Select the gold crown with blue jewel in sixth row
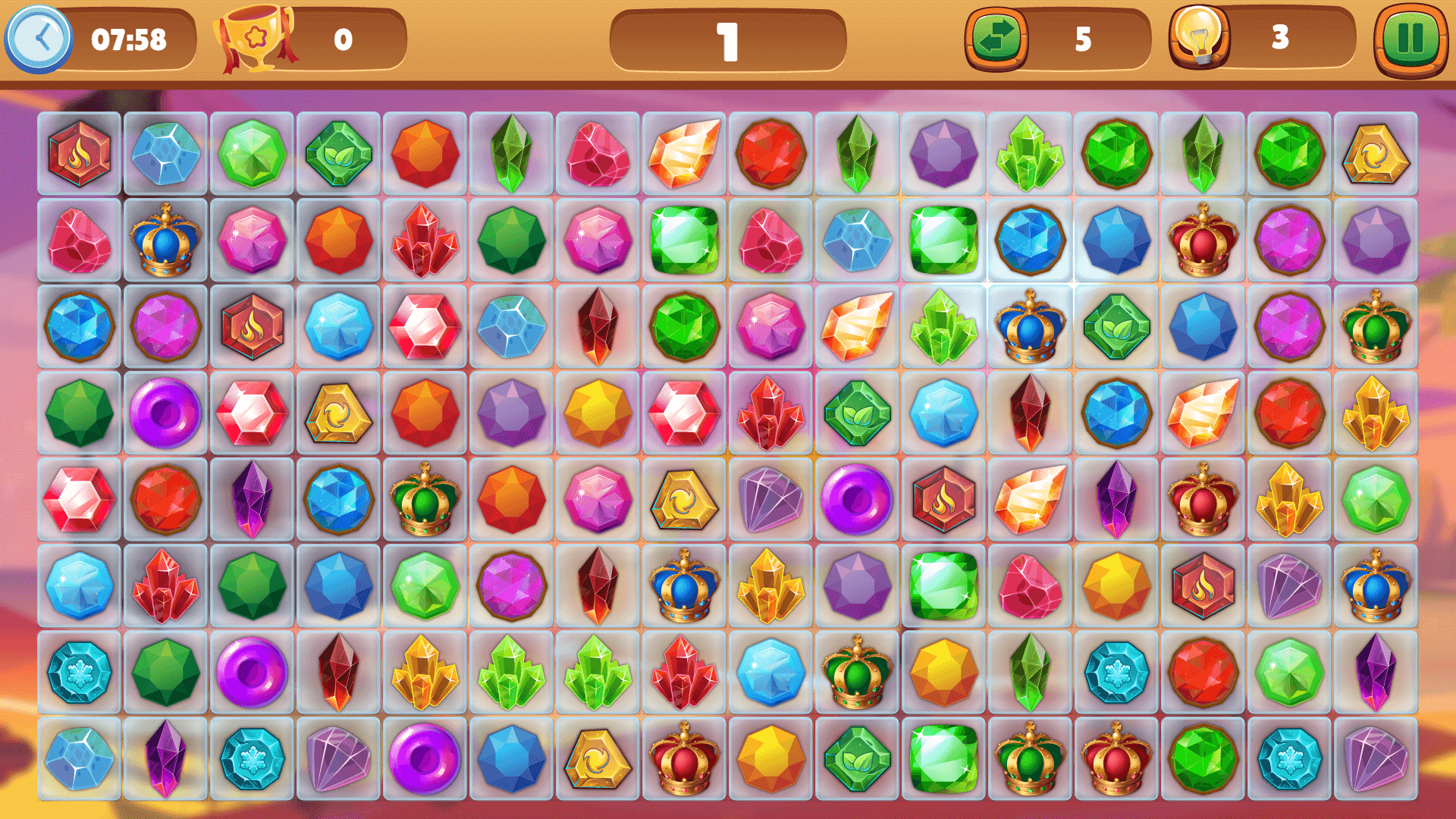The width and height of the screenshot is (1456, 819). tap(684, 584)
